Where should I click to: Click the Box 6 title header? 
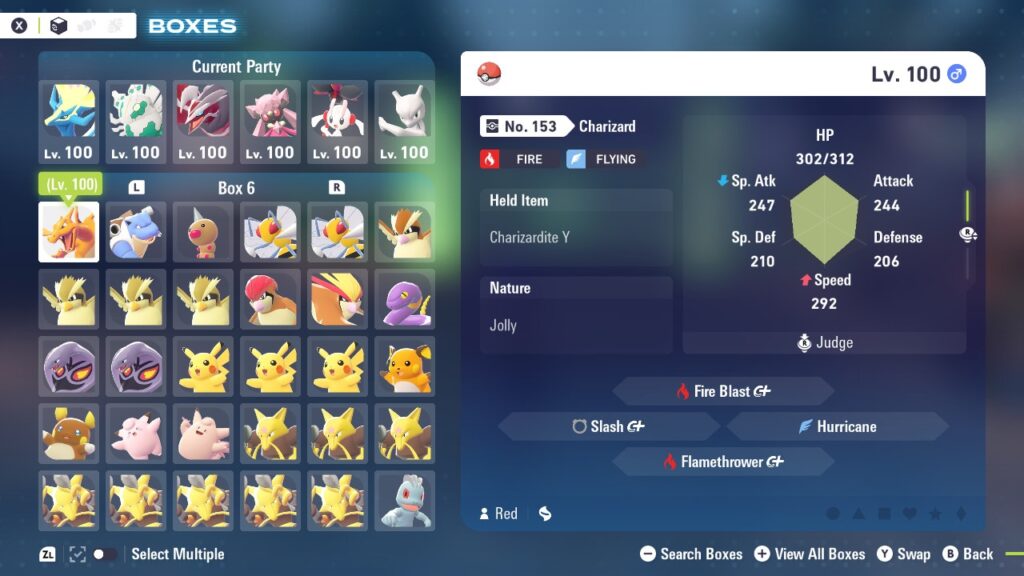coord(236,188)
